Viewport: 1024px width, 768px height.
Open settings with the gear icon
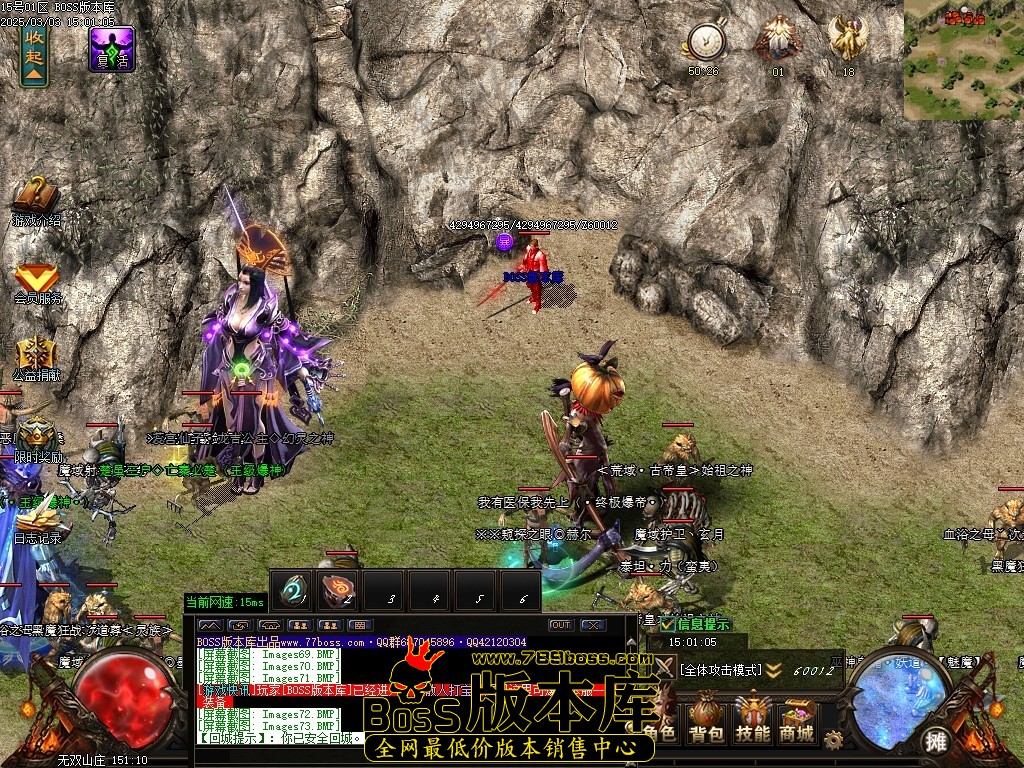[x=833, y=740]
